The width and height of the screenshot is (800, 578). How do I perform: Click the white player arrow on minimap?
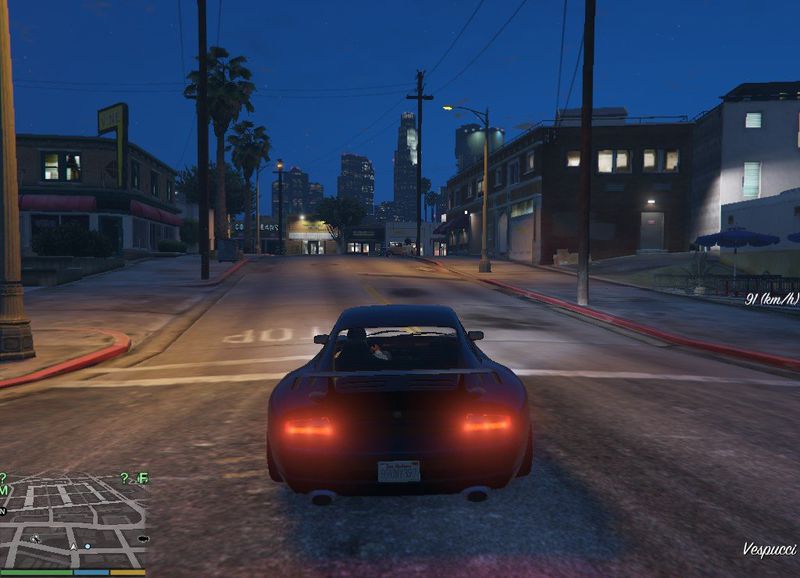73,547
